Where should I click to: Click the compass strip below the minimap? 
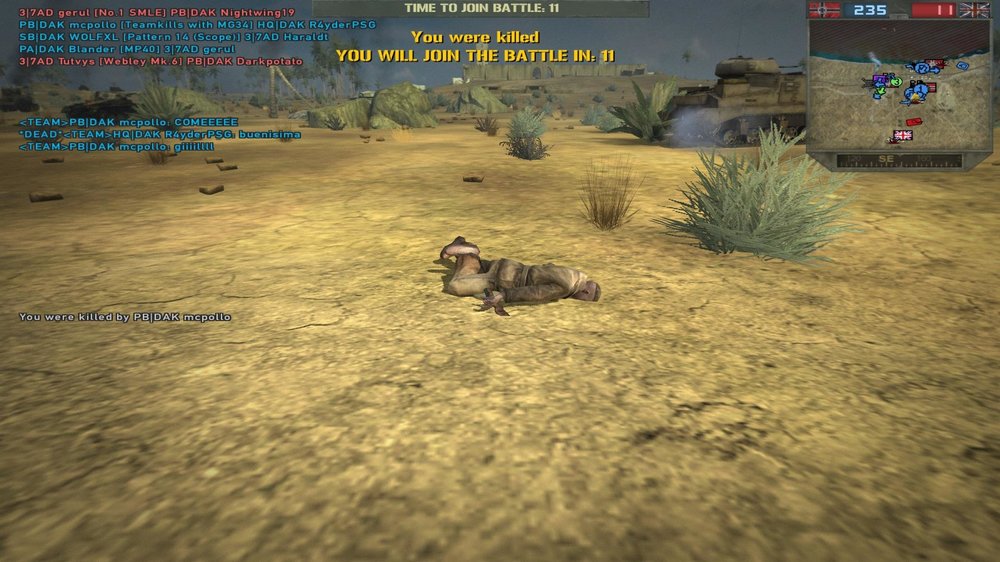click(898, 160)
